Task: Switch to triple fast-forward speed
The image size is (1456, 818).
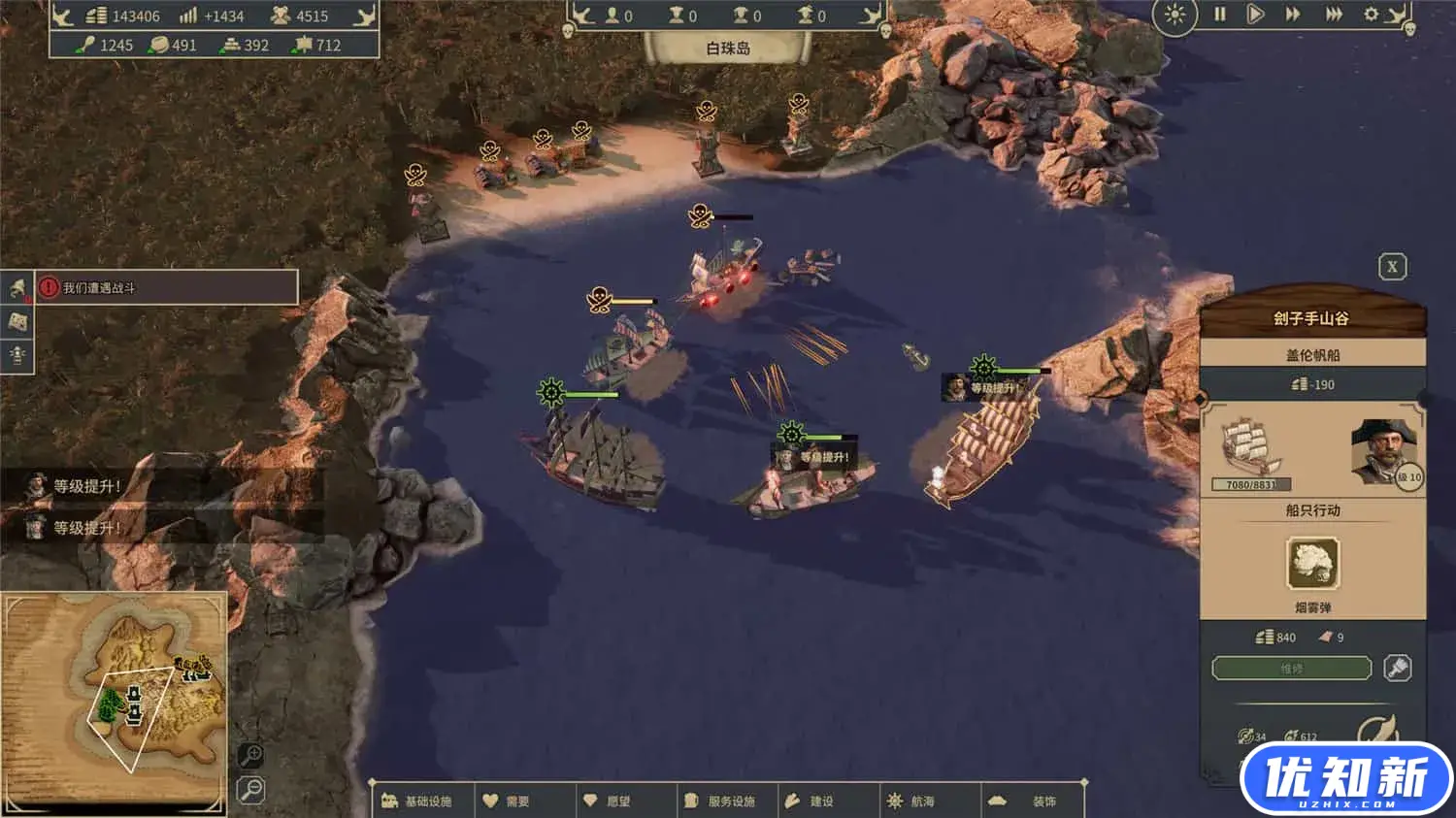Action: coord(1335,15)
